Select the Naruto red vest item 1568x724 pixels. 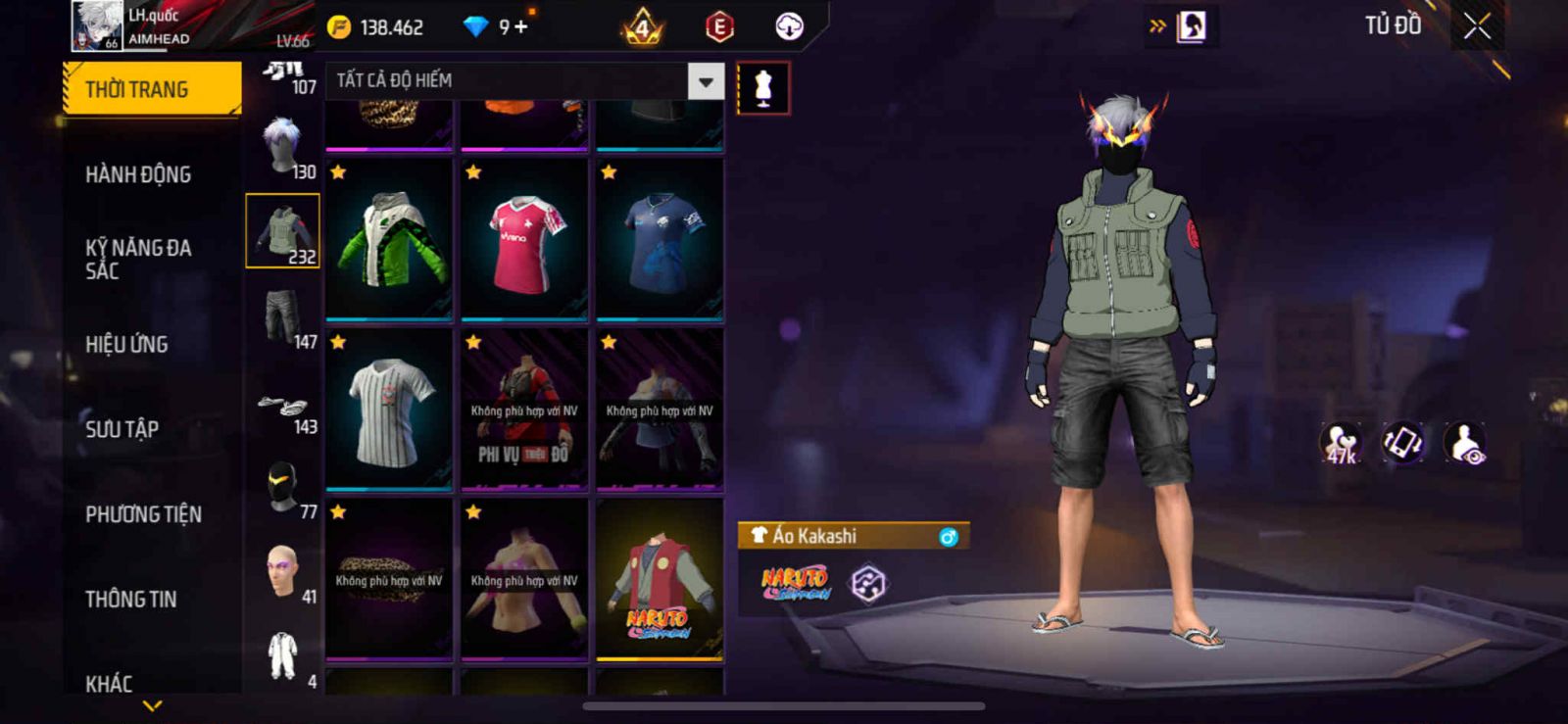(x=660, y=580)
